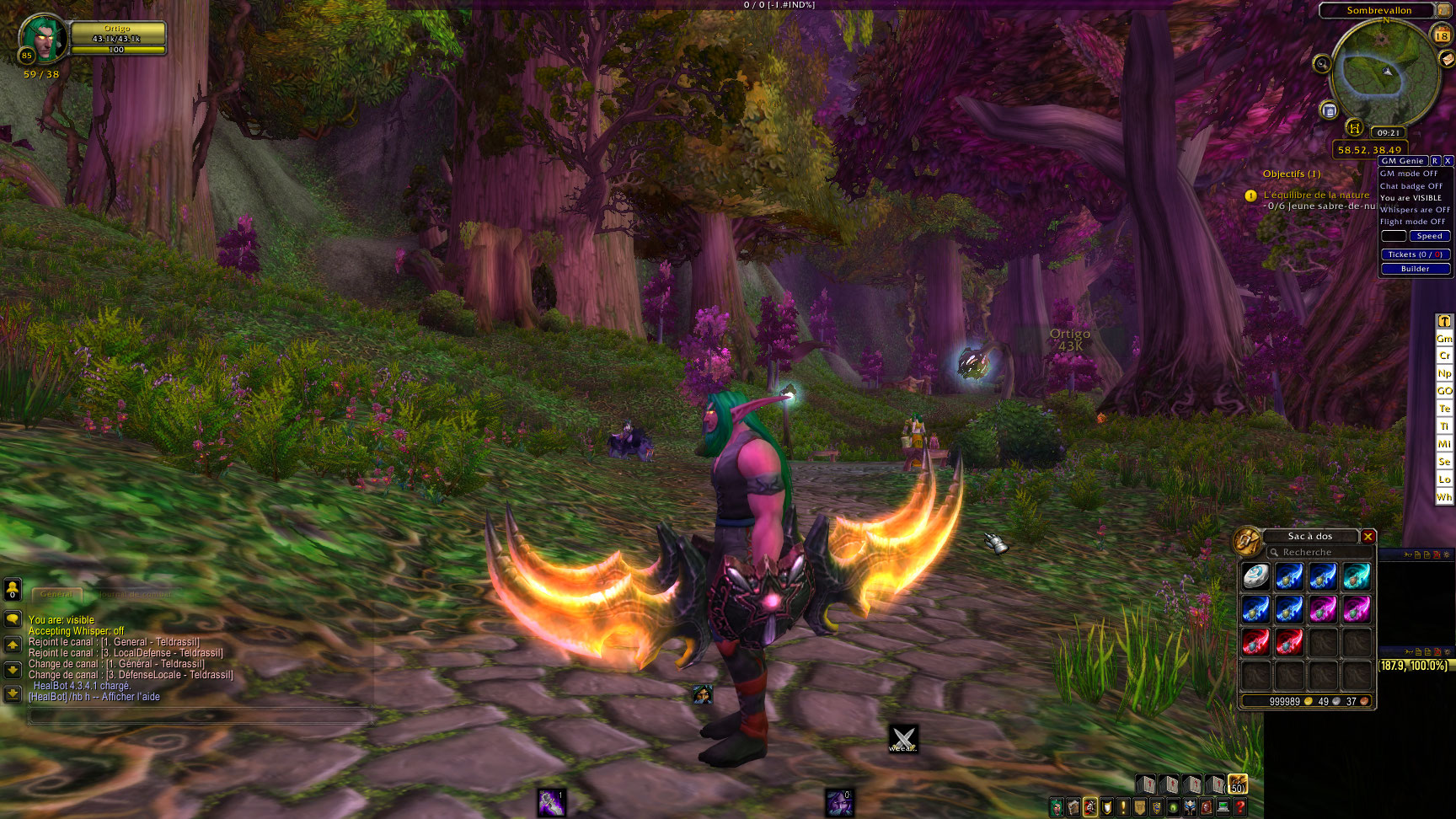Track the L'équilibre de la nature quest
Image resolution: width=1456 pixels, height=819 pixels.
(x=1316, y=195)
